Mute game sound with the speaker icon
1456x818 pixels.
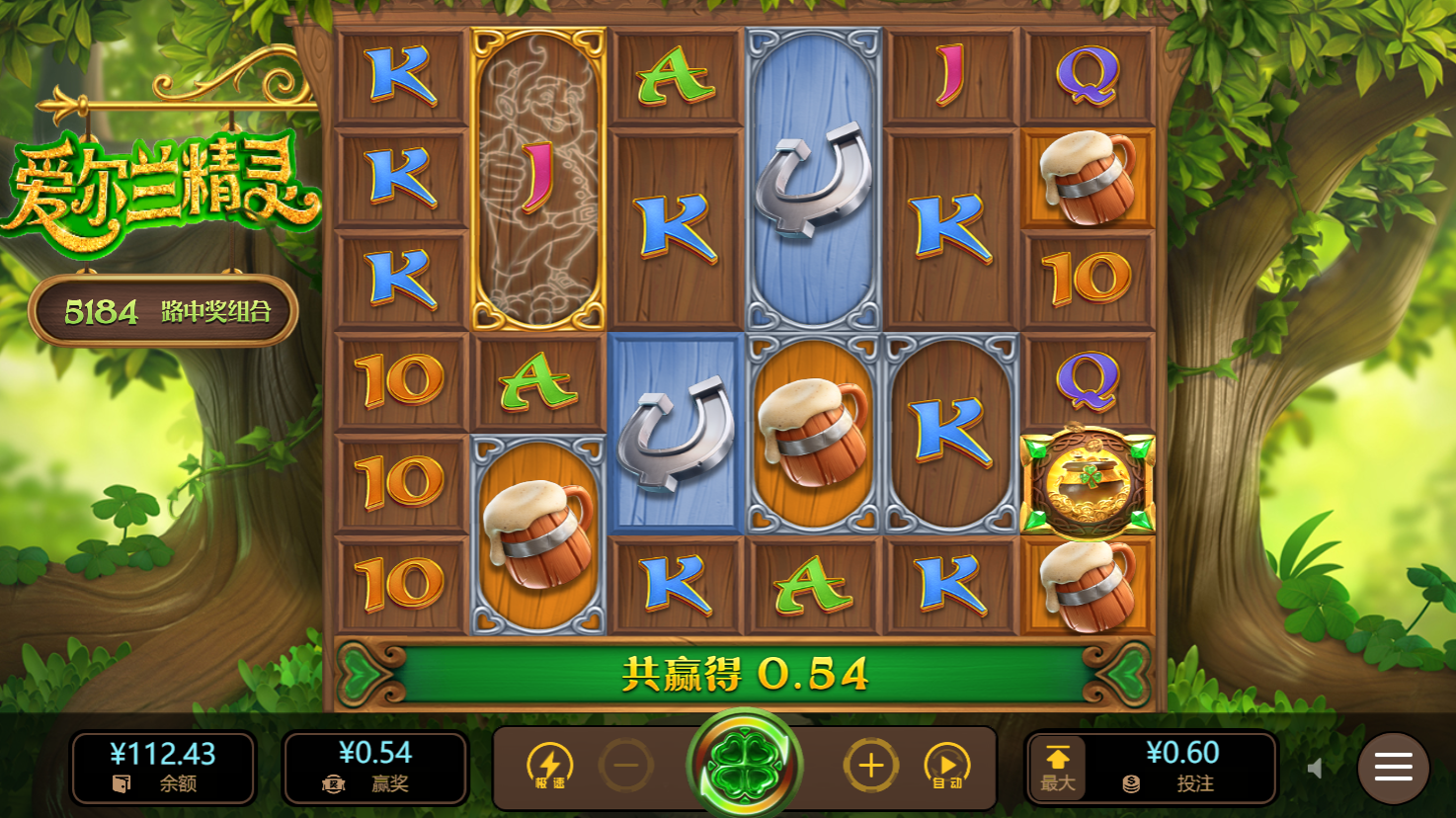[1319, 766]
